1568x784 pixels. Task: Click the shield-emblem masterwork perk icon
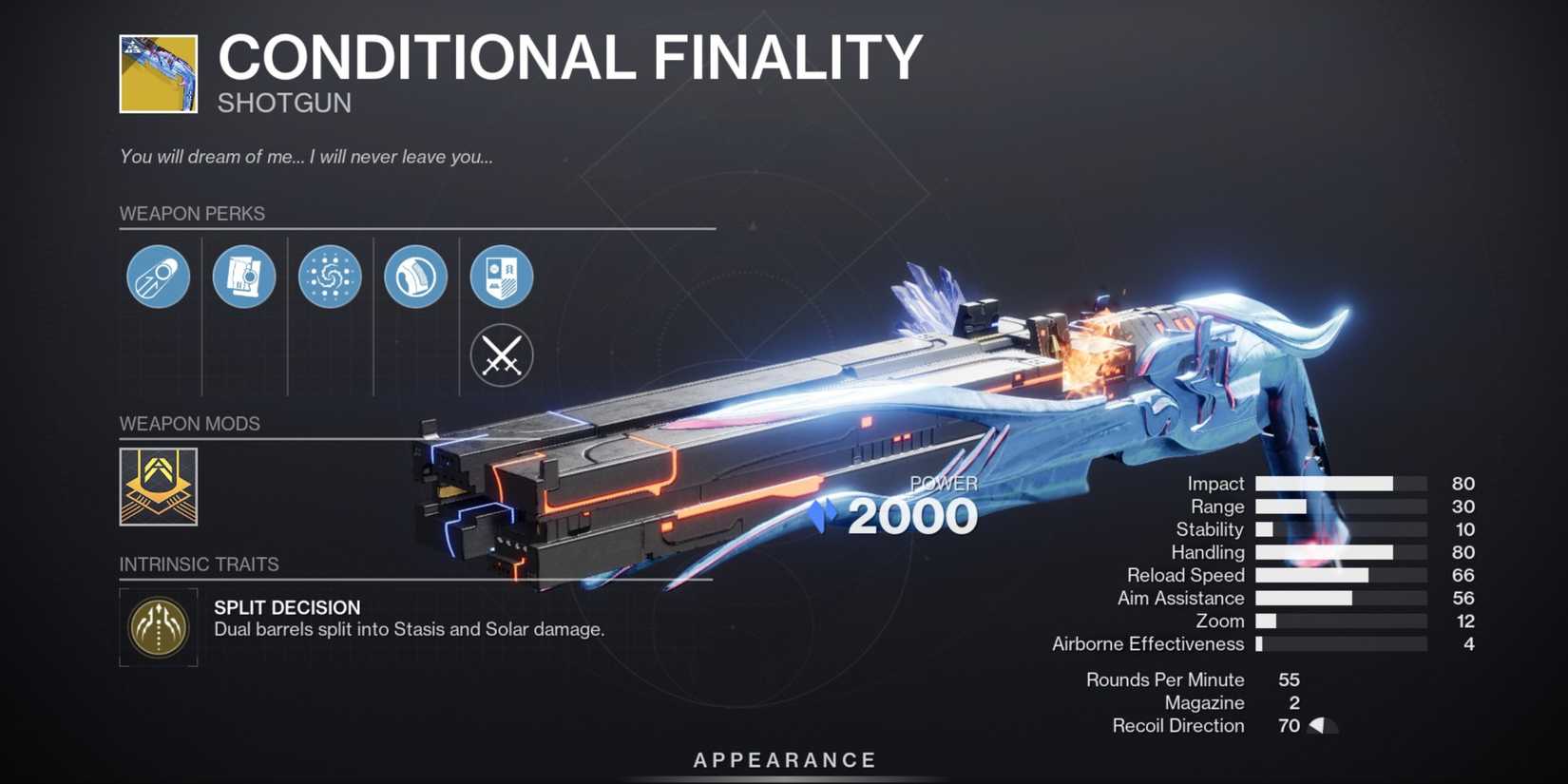point(502,276)
